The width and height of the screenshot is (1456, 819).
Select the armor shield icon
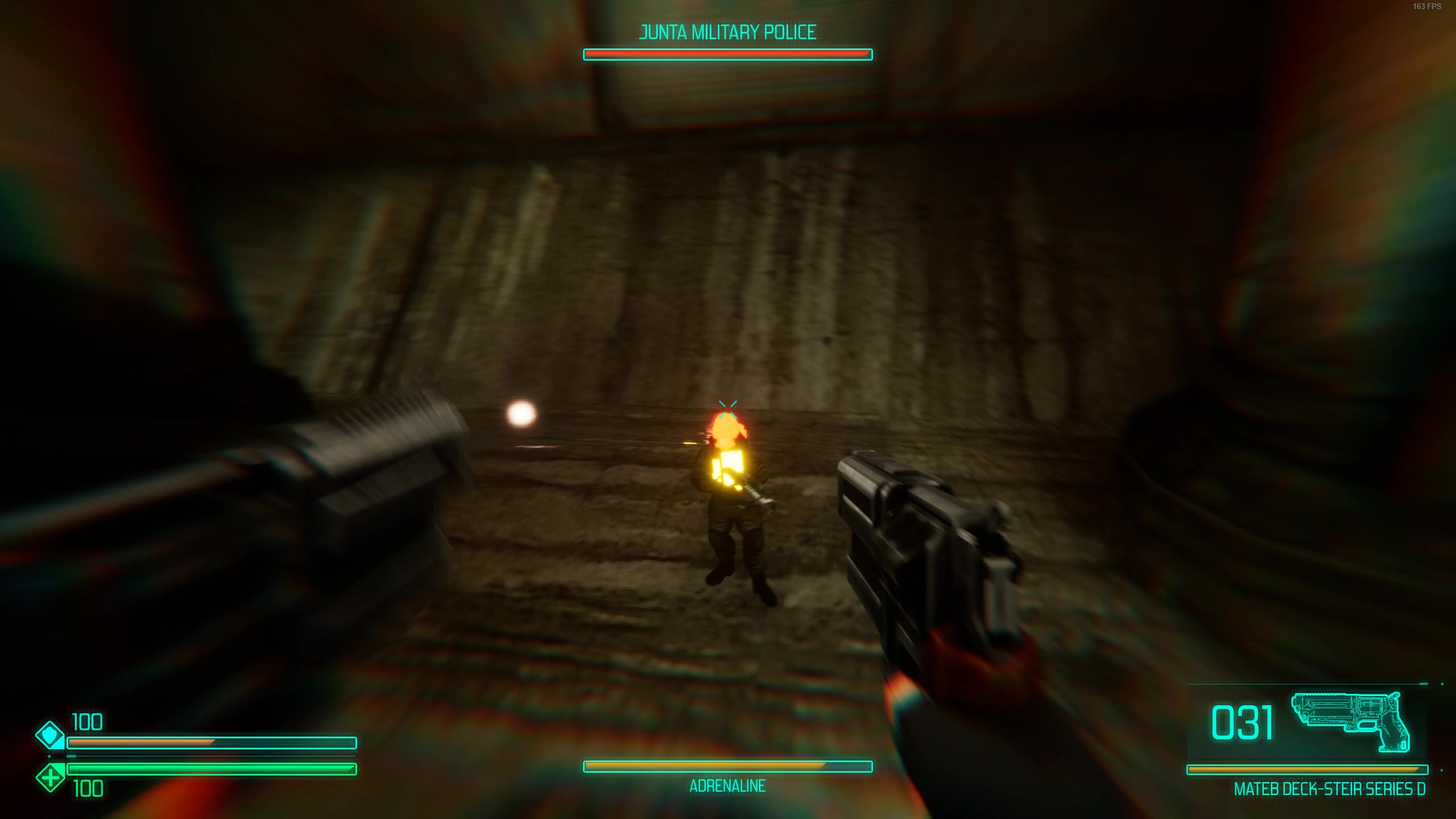pos(50,735)
